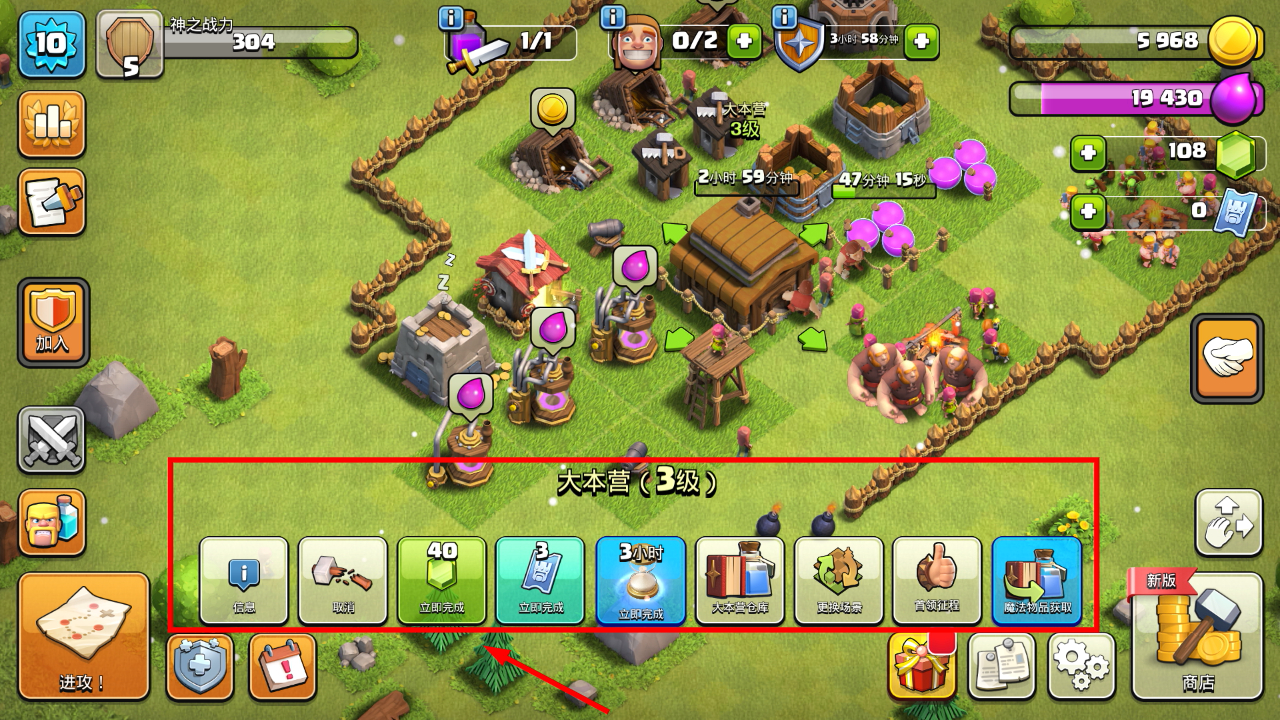
Task: Open the settings gears
Action: point(1082,666)
